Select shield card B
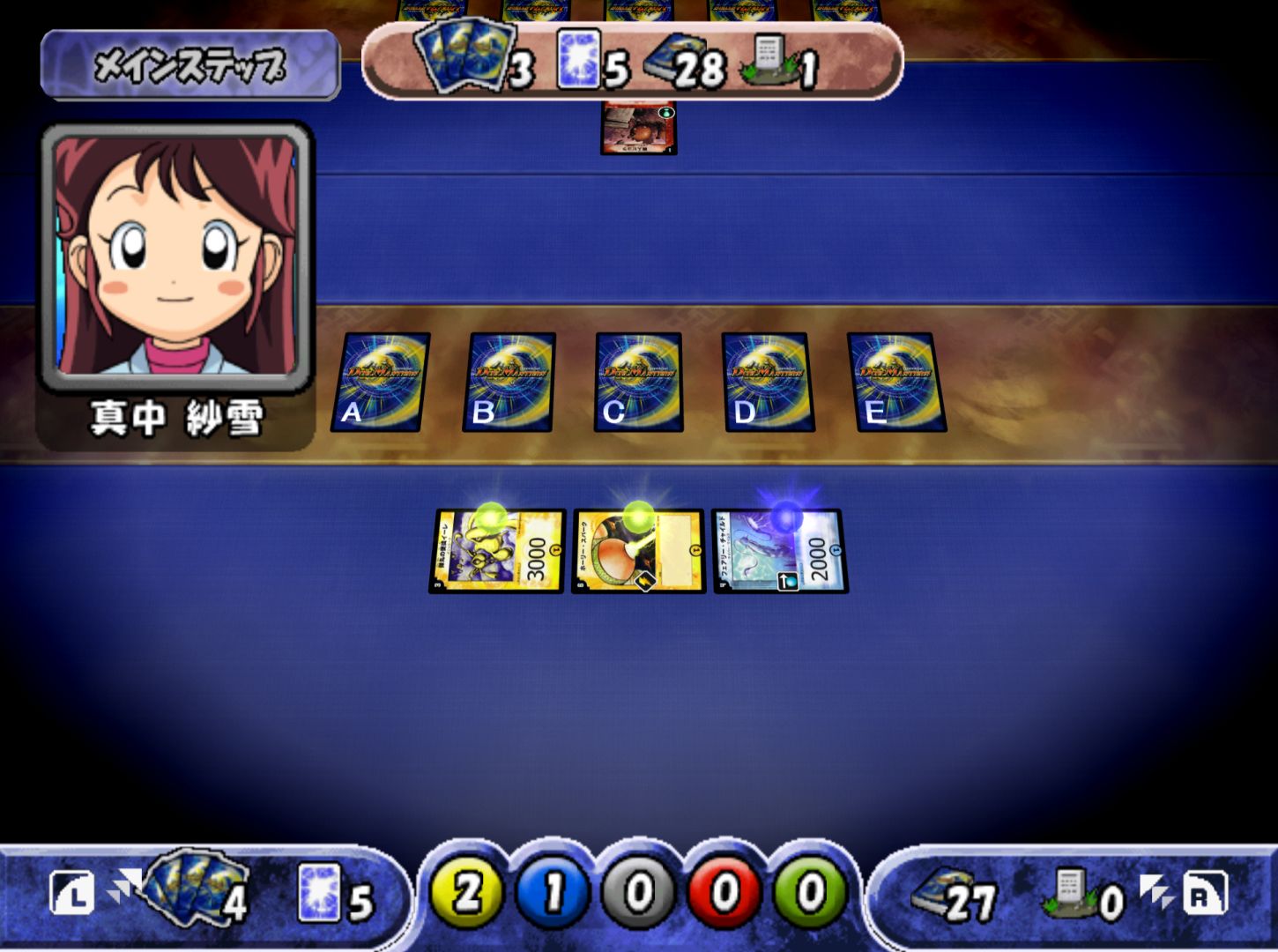The height and width of the screenshot is (952, 1278). 509,382
